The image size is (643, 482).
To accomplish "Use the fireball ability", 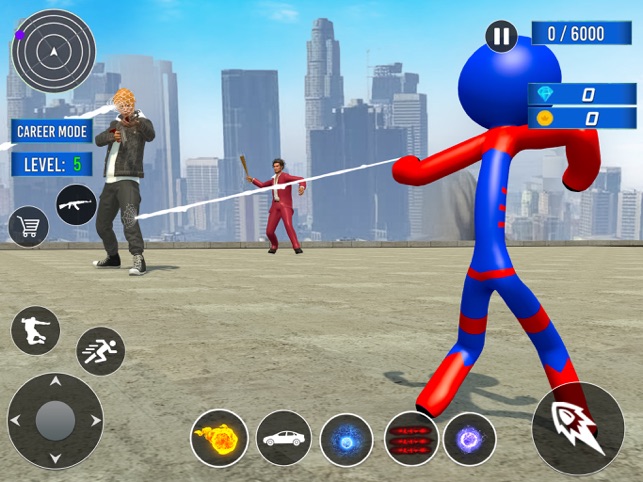I will 219,438.
